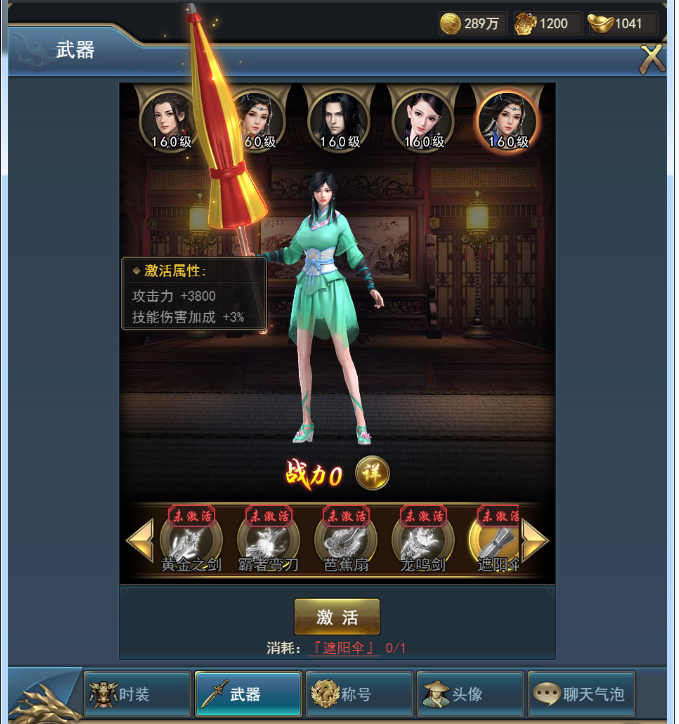
Task: Show more weapons with the right arrow
Action: pyautogui.click(x=535, y=541)
